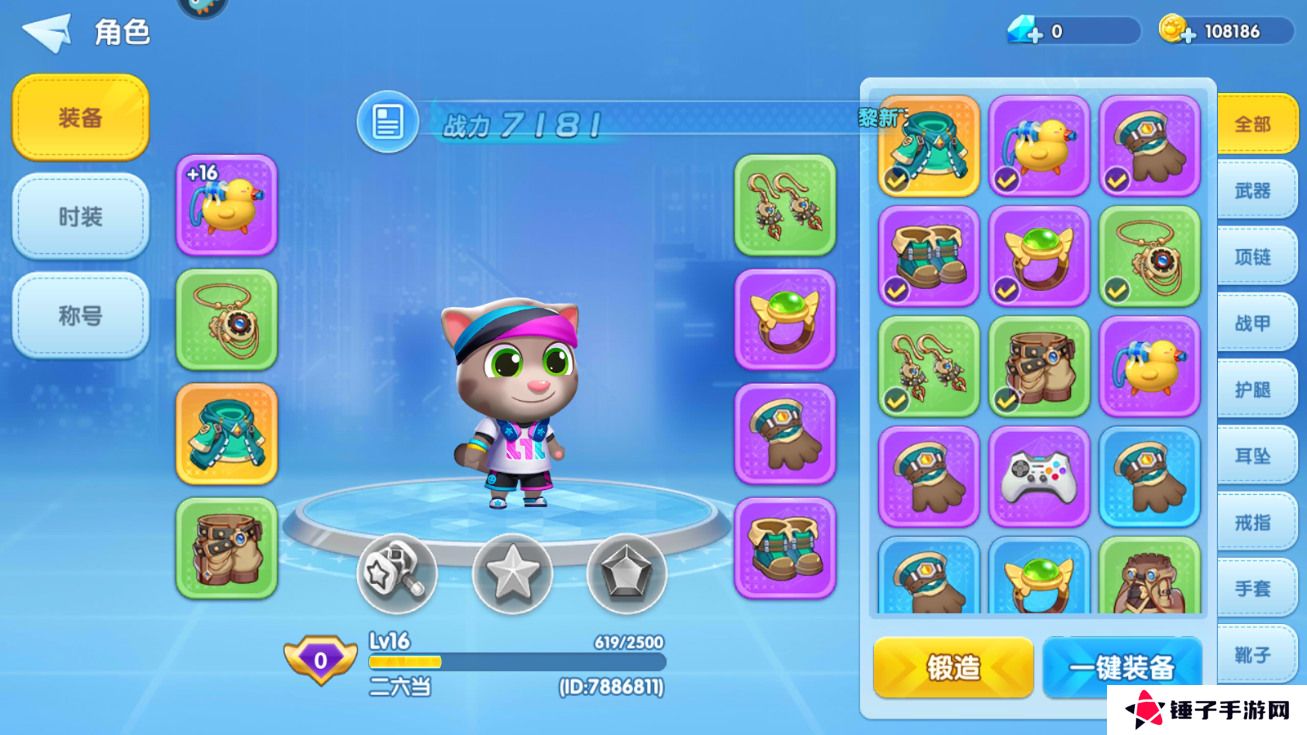
Task: Tap the 锻造 forge button
Action: click(953, 667)
